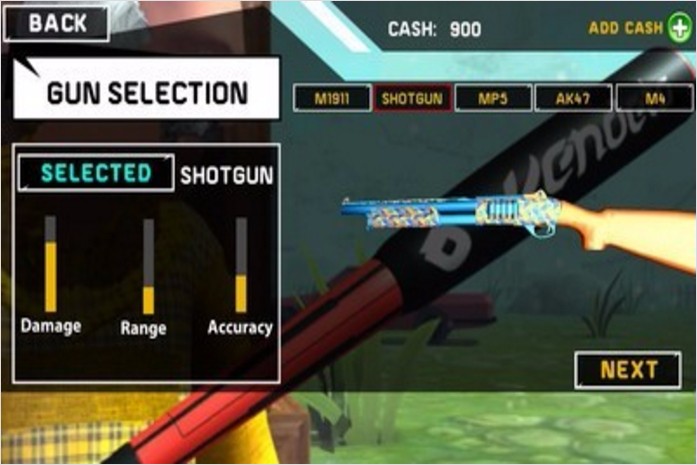
Task: Continue with the NEXT button
Action: [628, 370]
